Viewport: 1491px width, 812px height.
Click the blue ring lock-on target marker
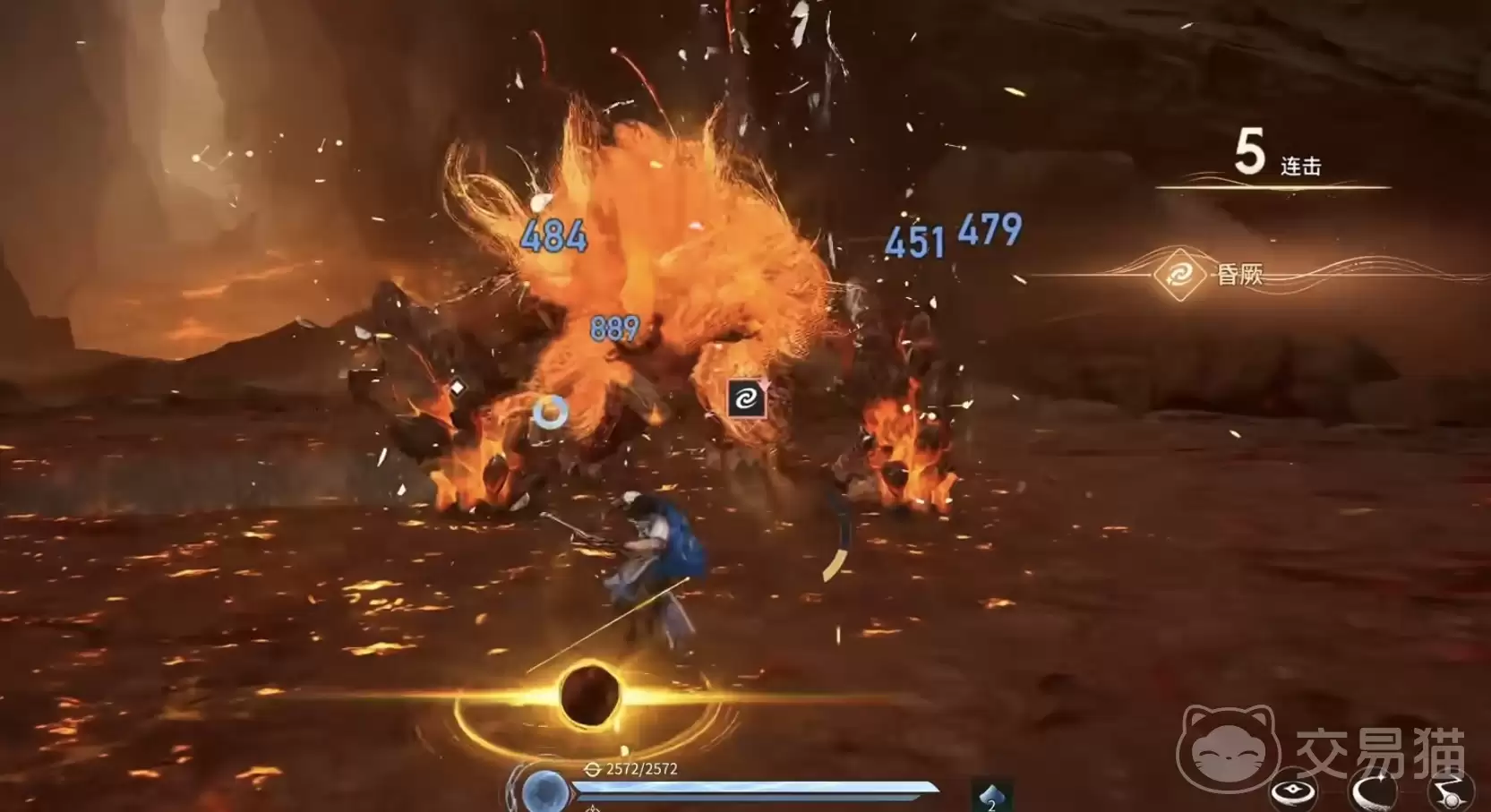click(x=550, y=412)
